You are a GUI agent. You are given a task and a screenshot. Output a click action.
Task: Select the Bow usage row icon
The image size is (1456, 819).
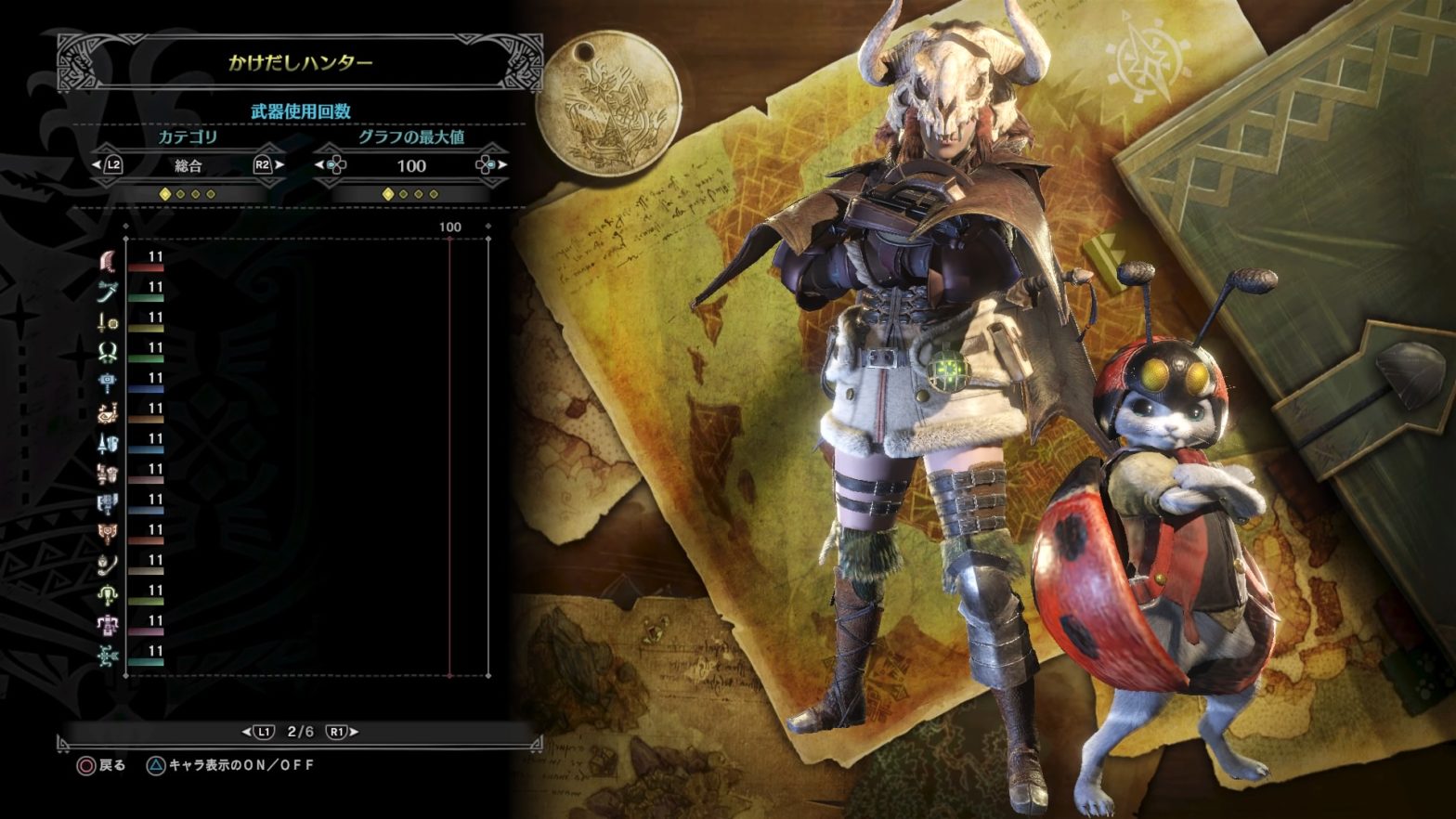click(x=108, y=656)
